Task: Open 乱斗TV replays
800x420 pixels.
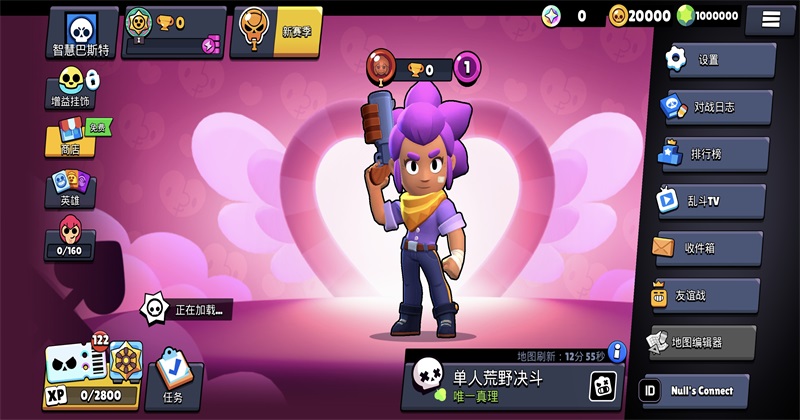Action: click(x=711, y=201)
